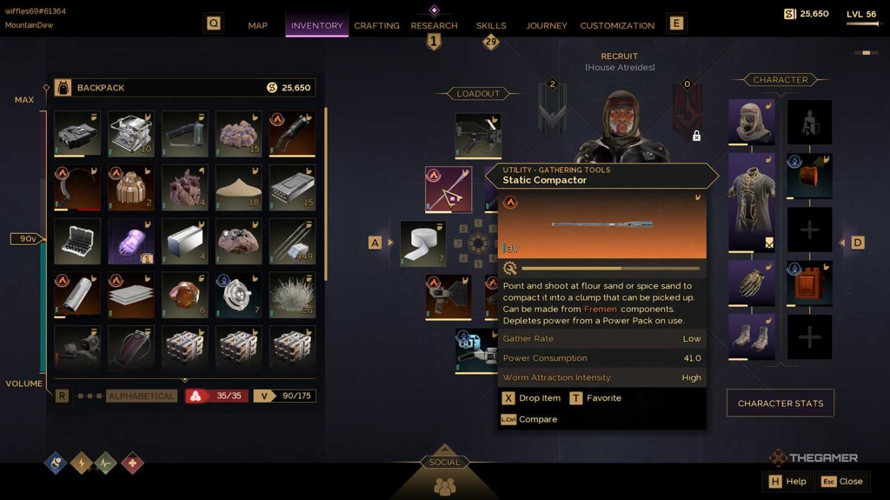Switch to the Map tab

click(257, 25)
